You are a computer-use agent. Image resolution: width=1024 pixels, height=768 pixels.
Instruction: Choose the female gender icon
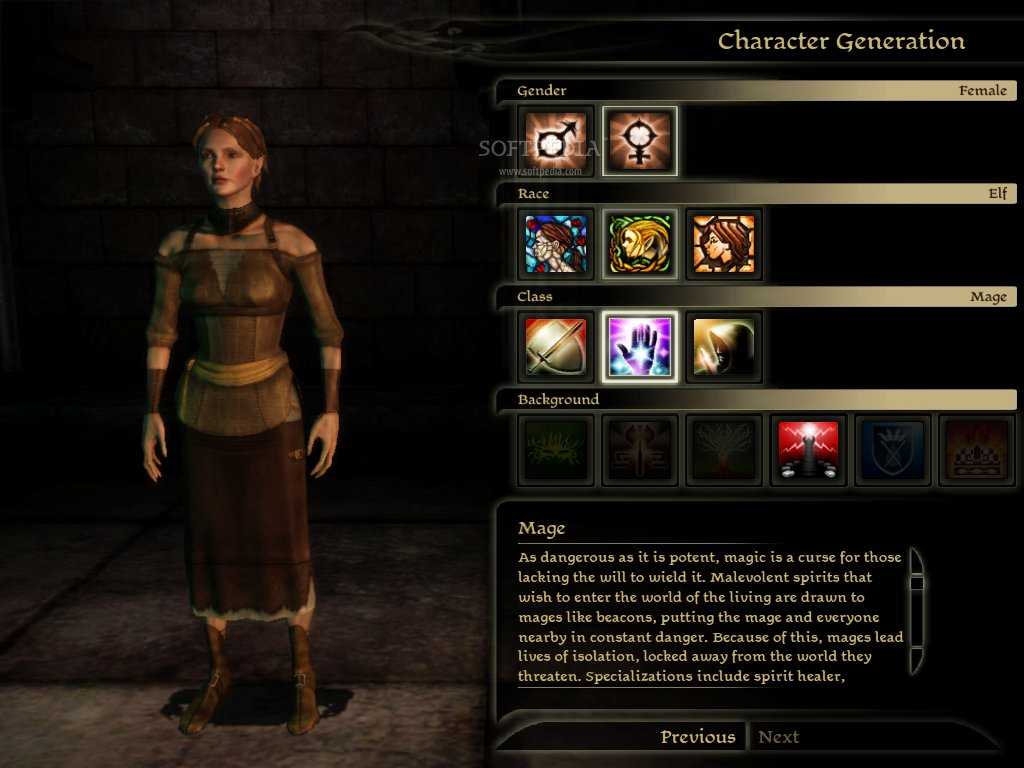point(640,142)
